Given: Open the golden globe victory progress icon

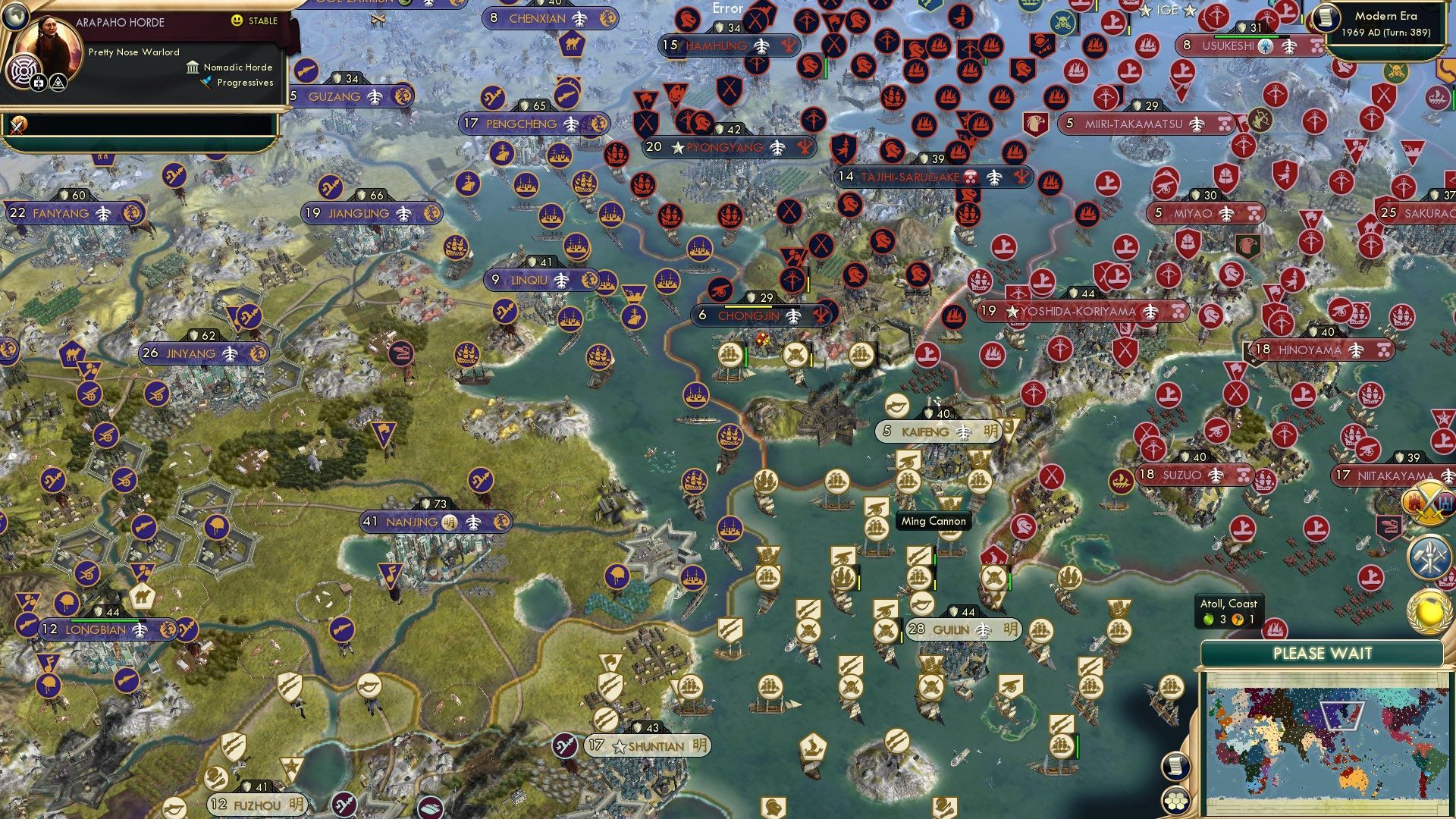Looking at the screenshot, I should [1430, 611].
